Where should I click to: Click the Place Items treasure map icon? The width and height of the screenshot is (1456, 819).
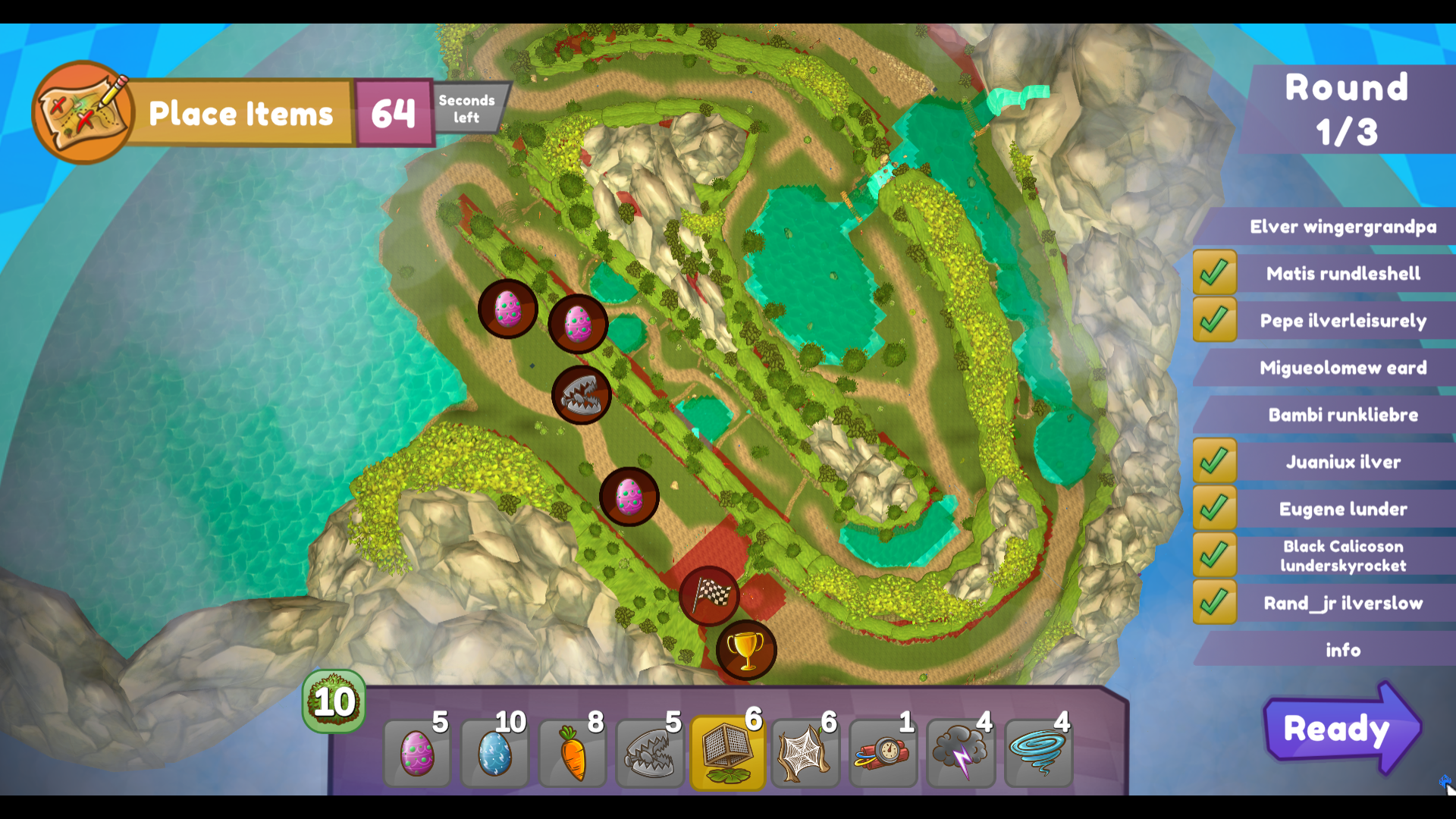(83, 113)
